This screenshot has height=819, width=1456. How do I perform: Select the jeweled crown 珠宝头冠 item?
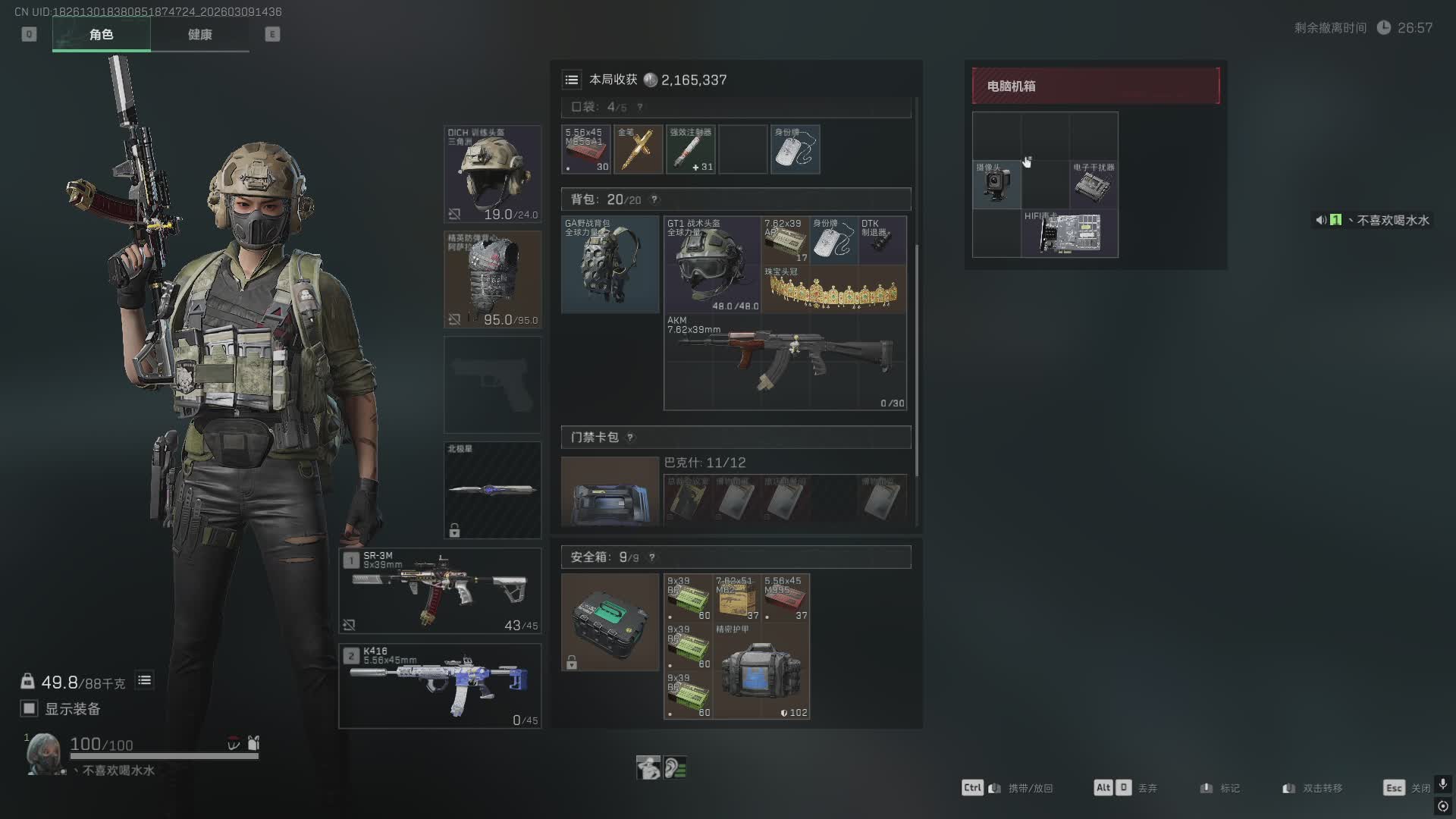[833, 289]
